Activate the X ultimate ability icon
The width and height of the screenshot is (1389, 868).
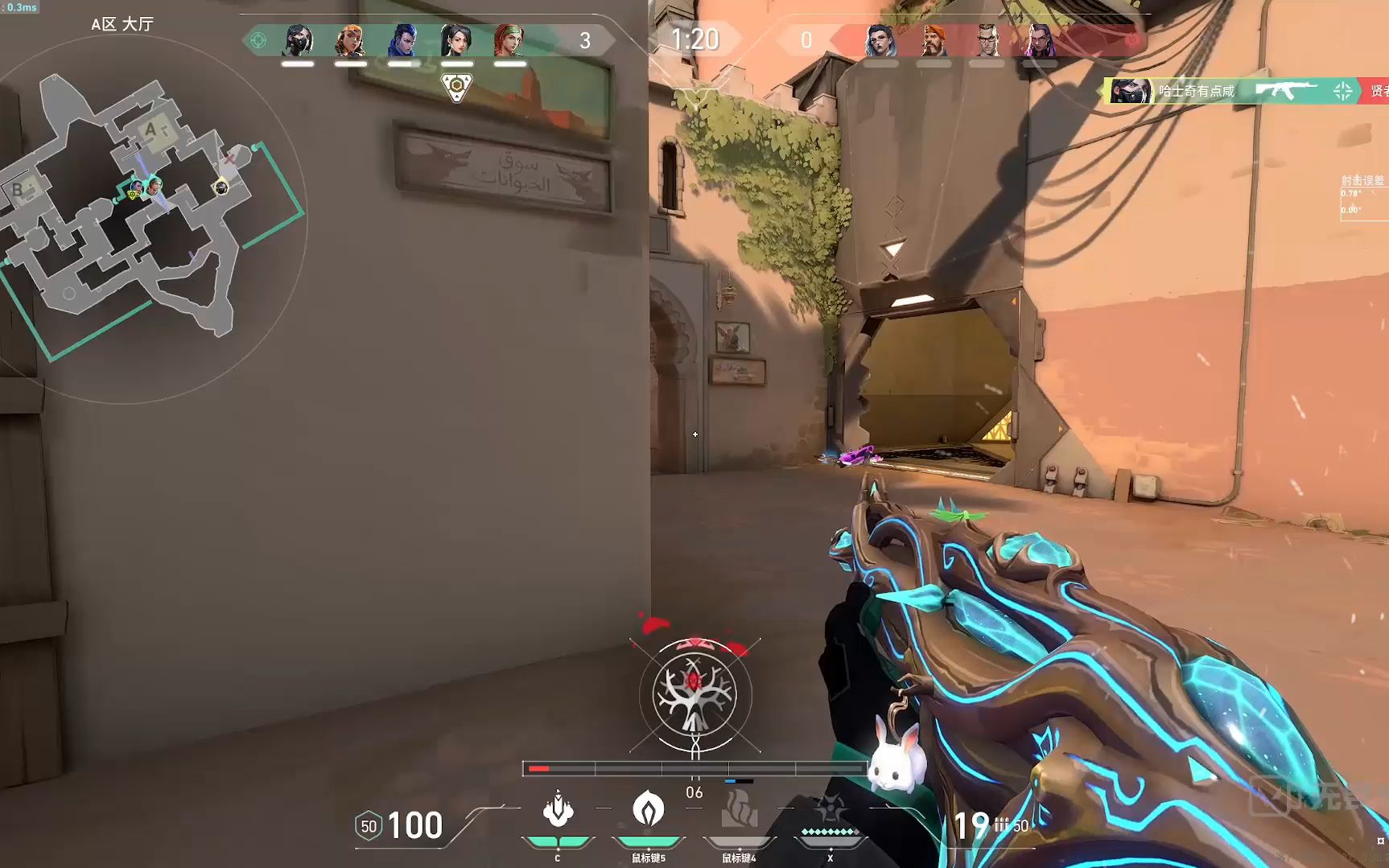830,809
